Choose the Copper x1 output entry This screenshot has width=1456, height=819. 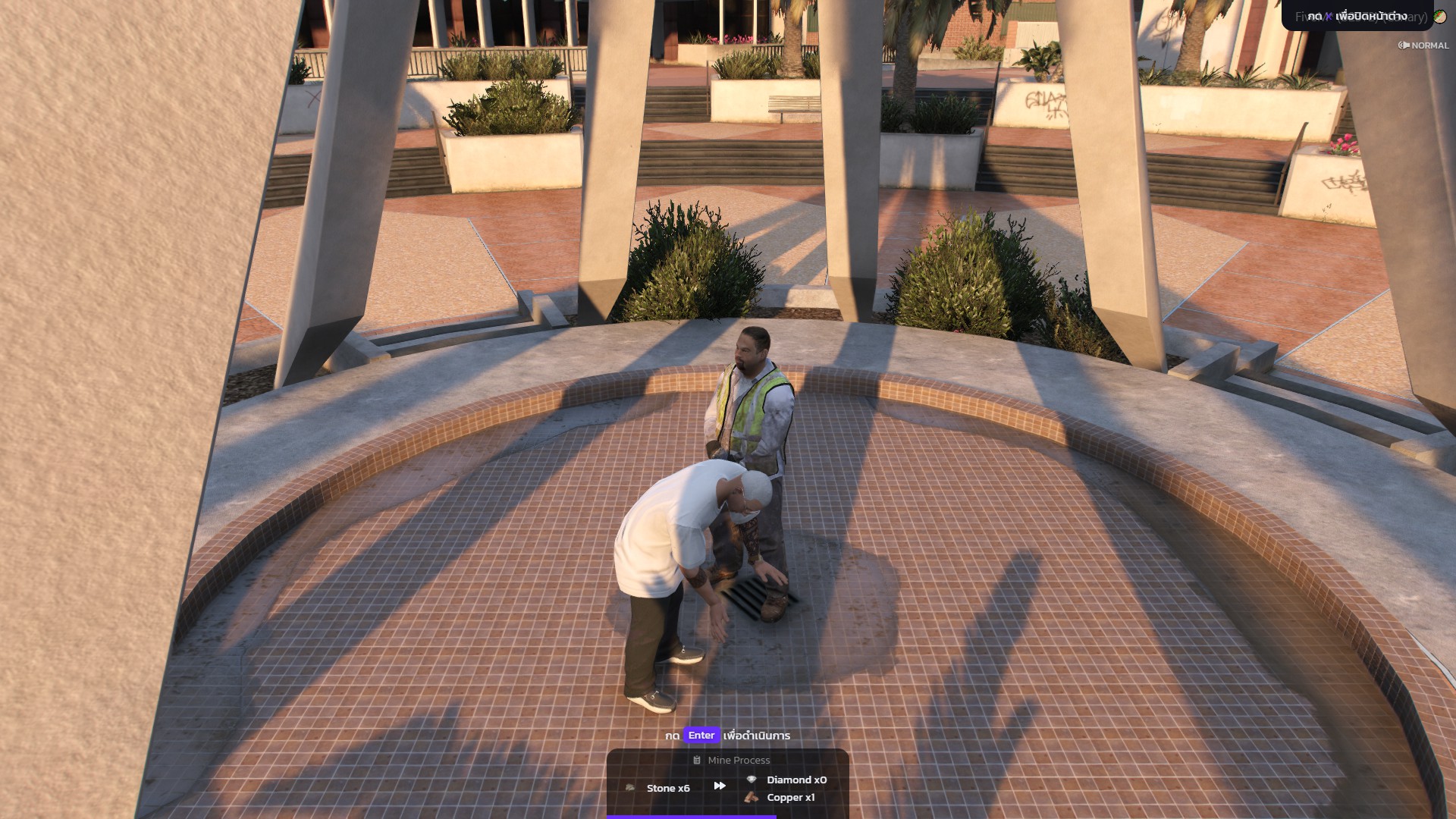pos(781,797)
